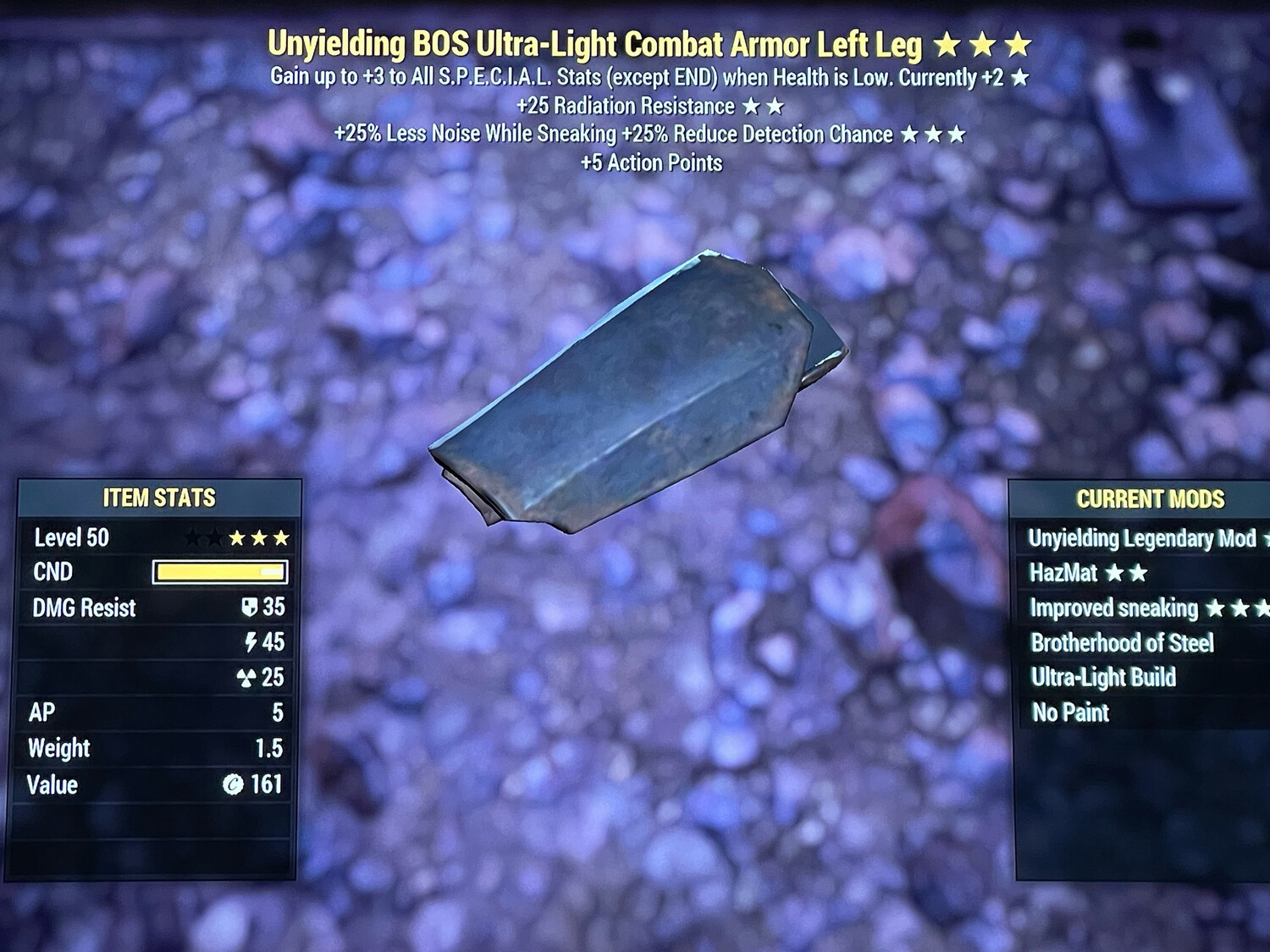Select the Brotherhood of Steel mod
This screenshot has height=952, width=1270.
1122,643
